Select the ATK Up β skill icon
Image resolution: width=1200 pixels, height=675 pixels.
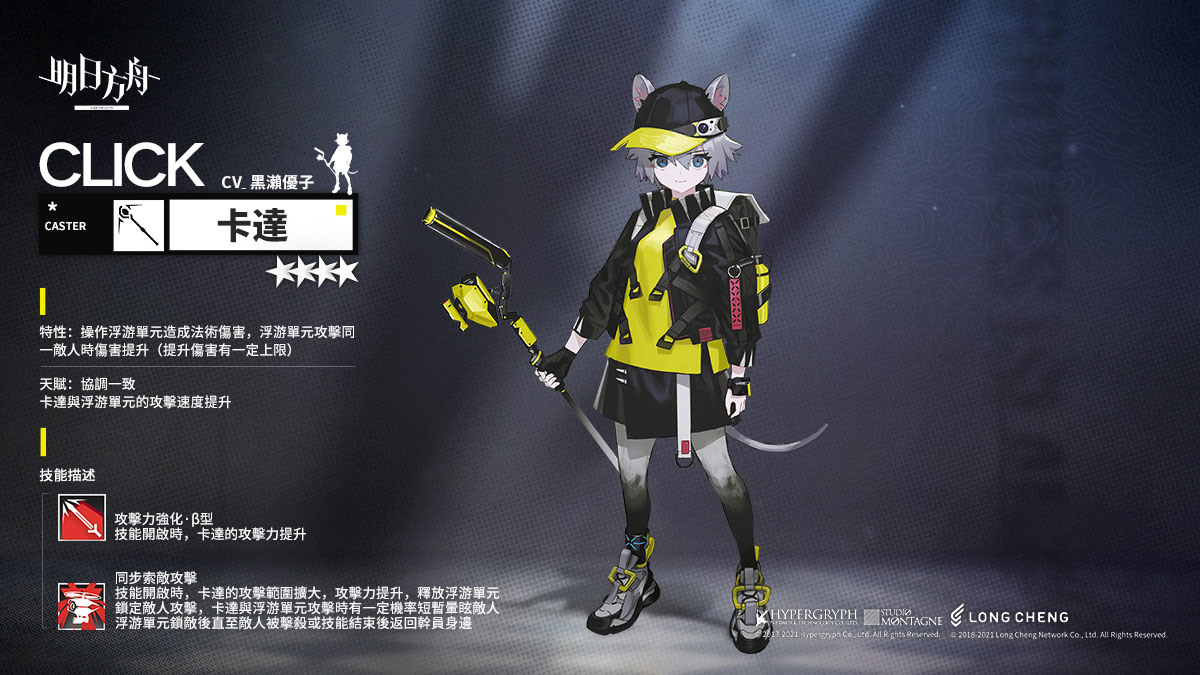tap(79, 517)
